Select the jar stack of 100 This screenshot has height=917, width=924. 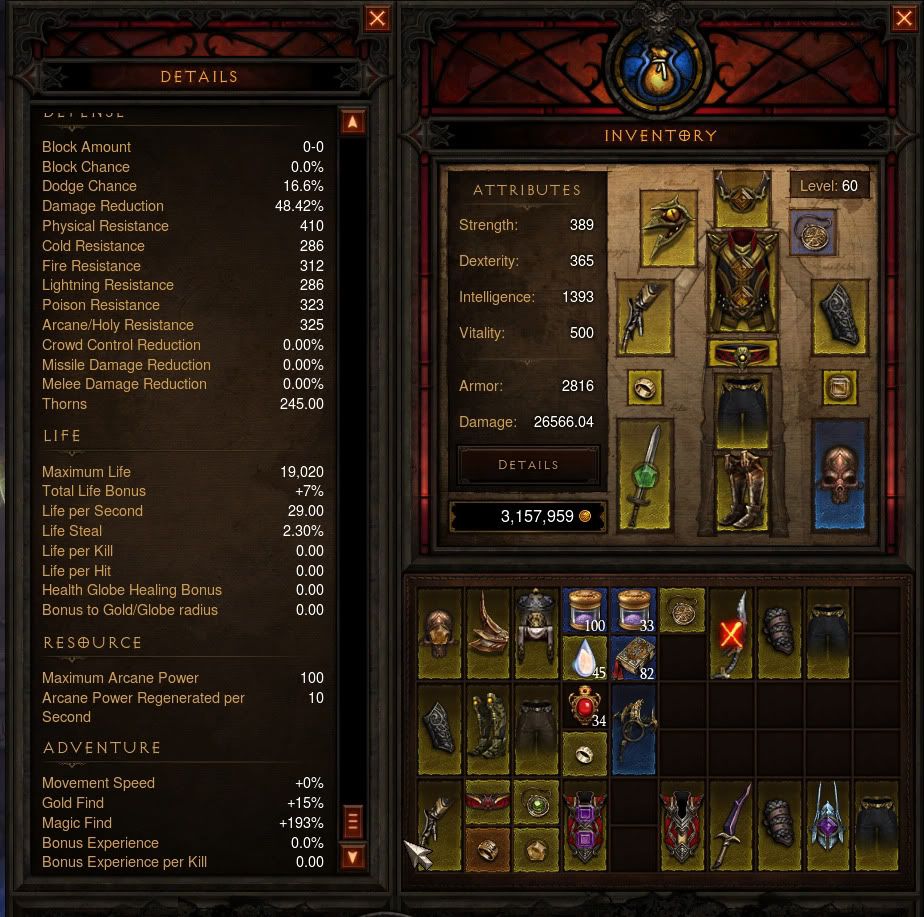tap(585, 610)
